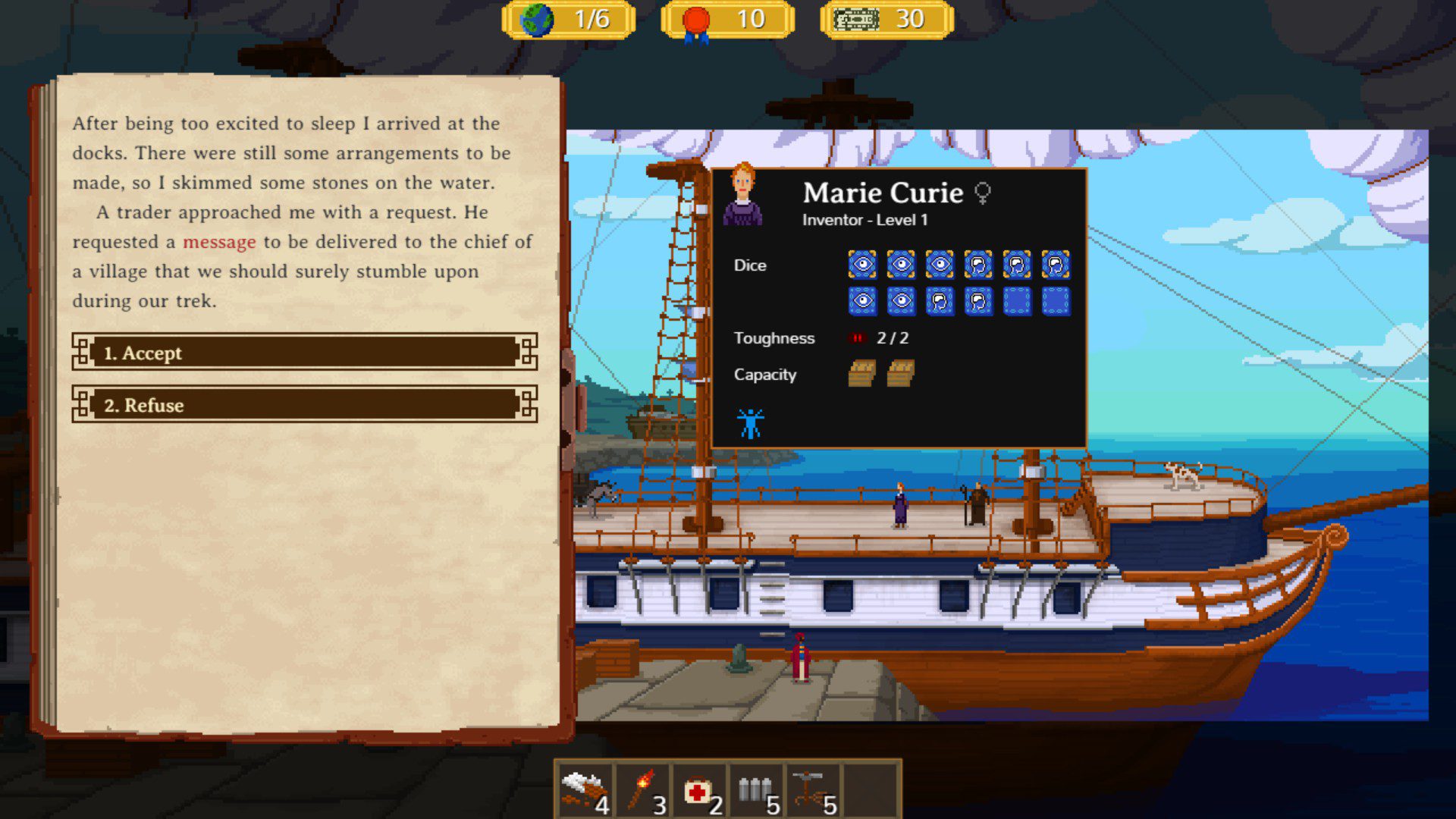The height and width of the screenshot is (819, 1456).
Task: Refuse the trader's request
Action: [x=304, y=405]
